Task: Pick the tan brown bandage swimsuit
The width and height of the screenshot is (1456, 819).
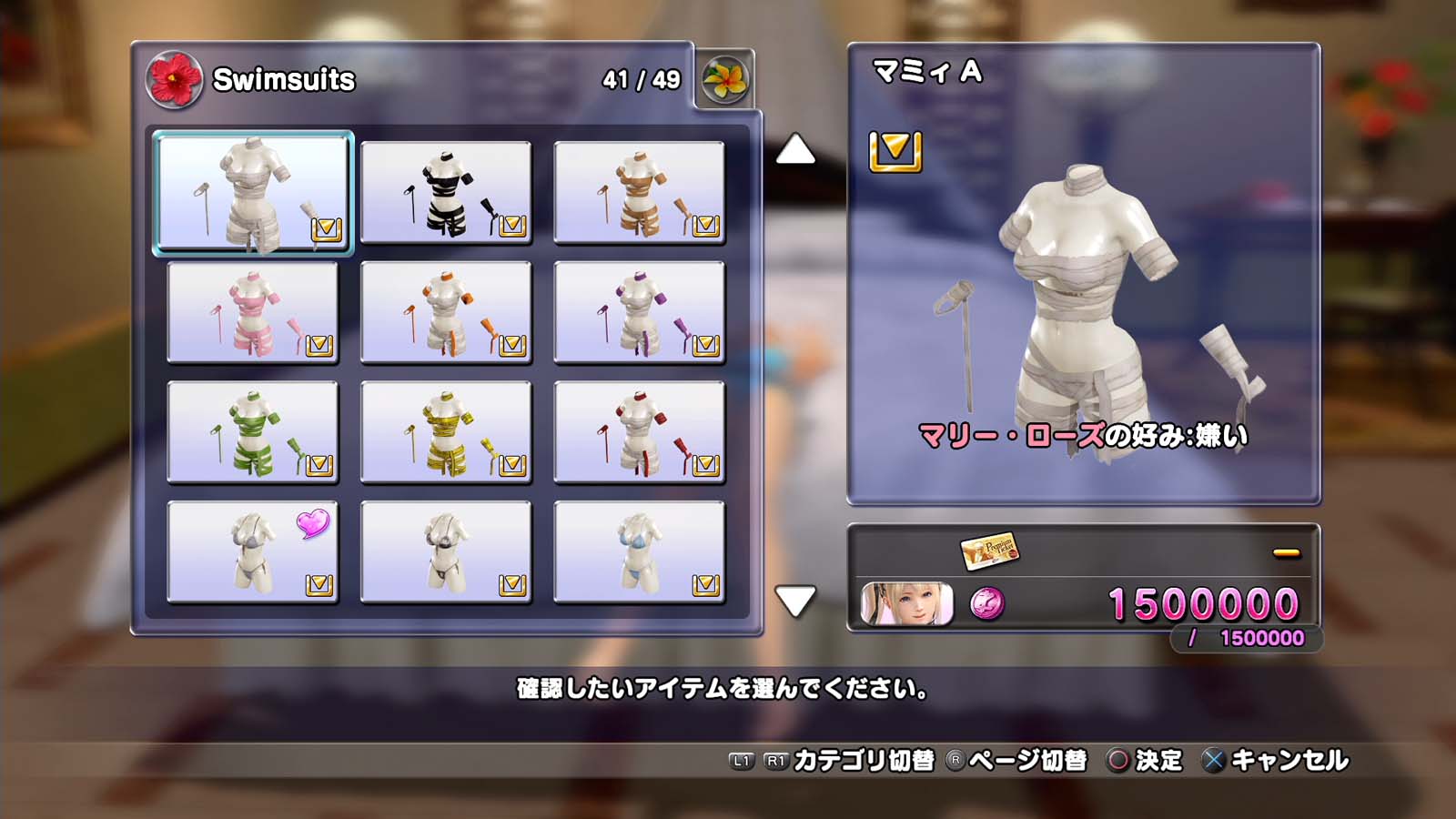Action: click(639, 192)
